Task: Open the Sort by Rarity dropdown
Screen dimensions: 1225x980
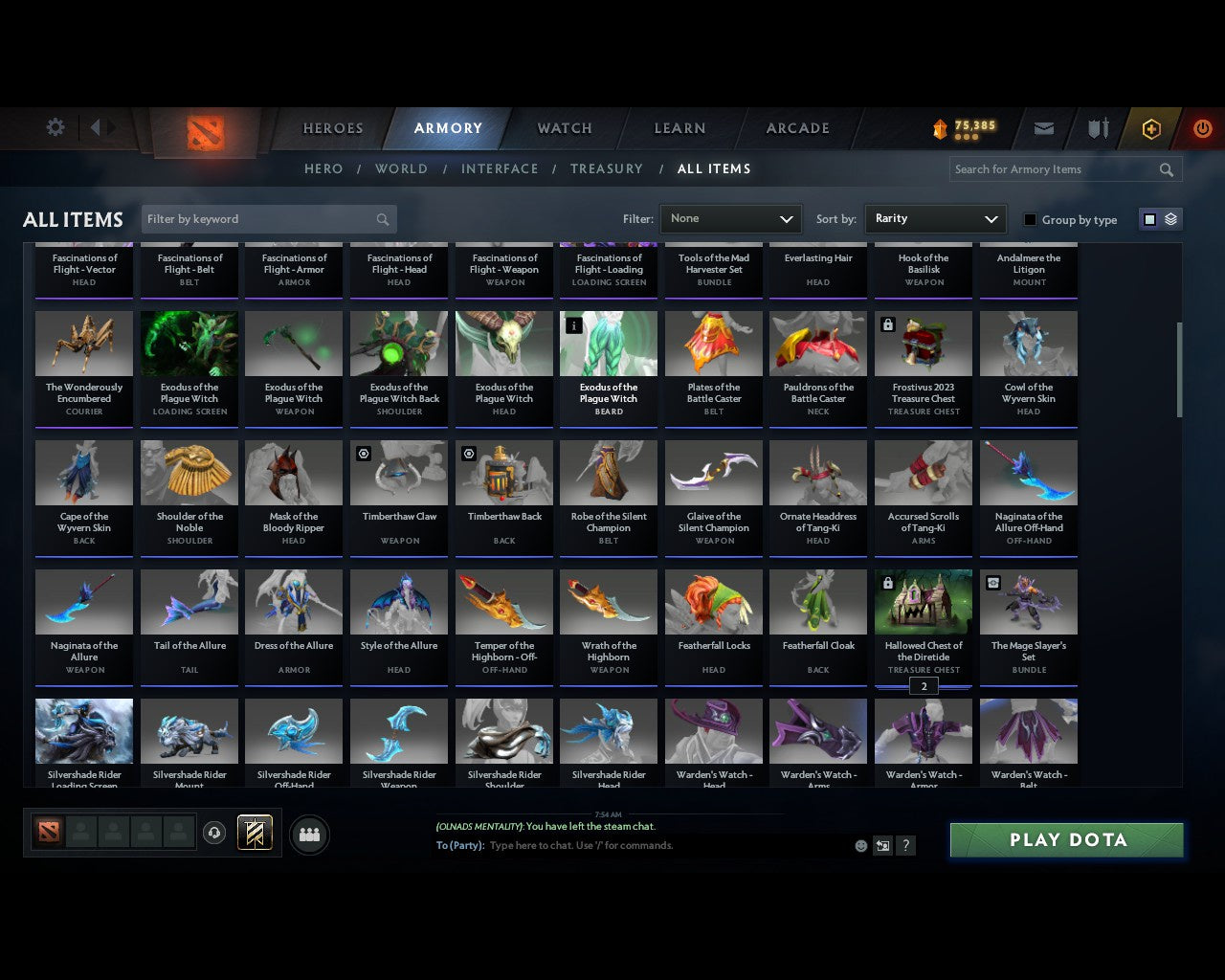Action: click(x=935, y=218)
